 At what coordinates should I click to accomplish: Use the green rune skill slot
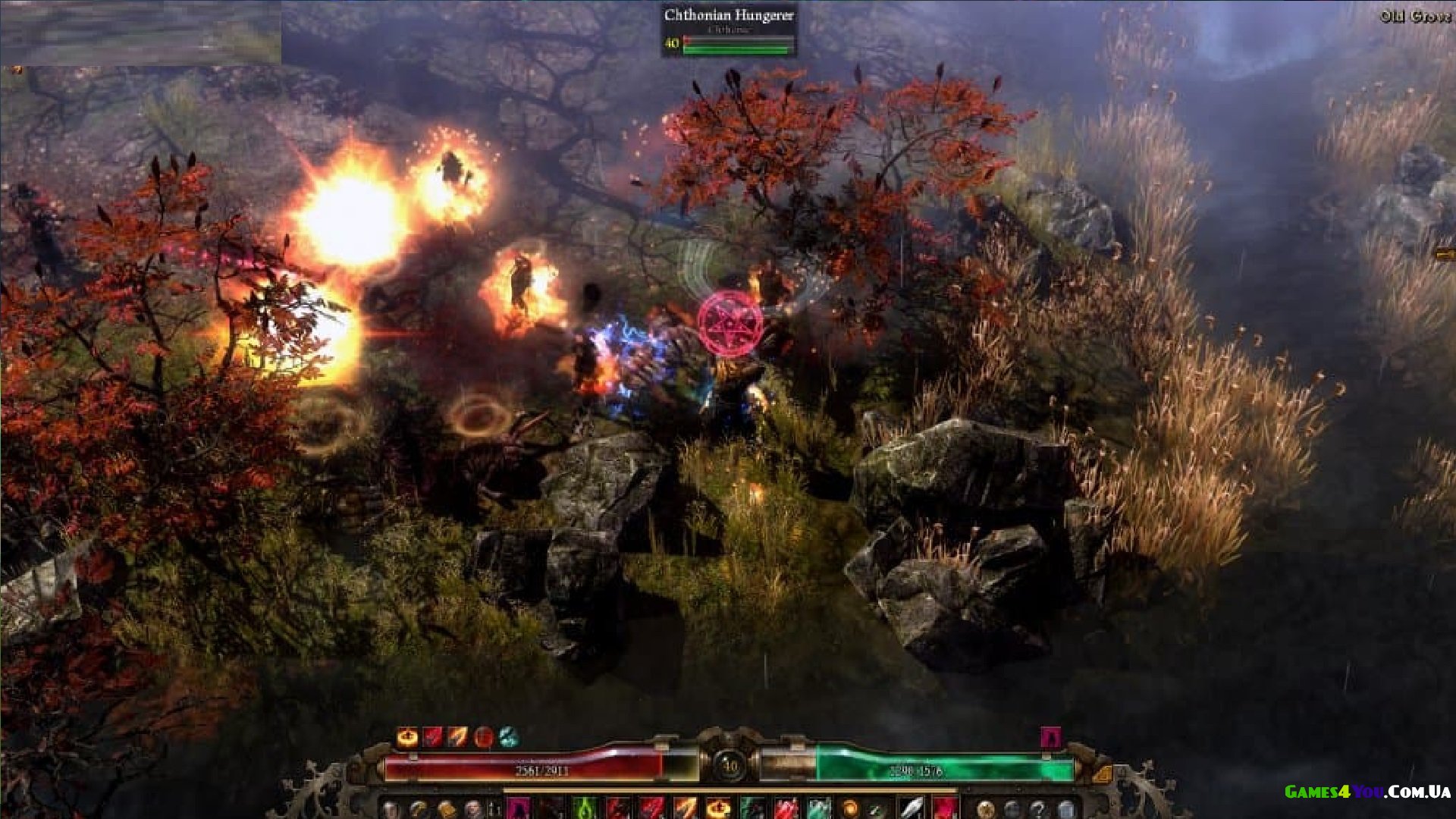point(585,808)
